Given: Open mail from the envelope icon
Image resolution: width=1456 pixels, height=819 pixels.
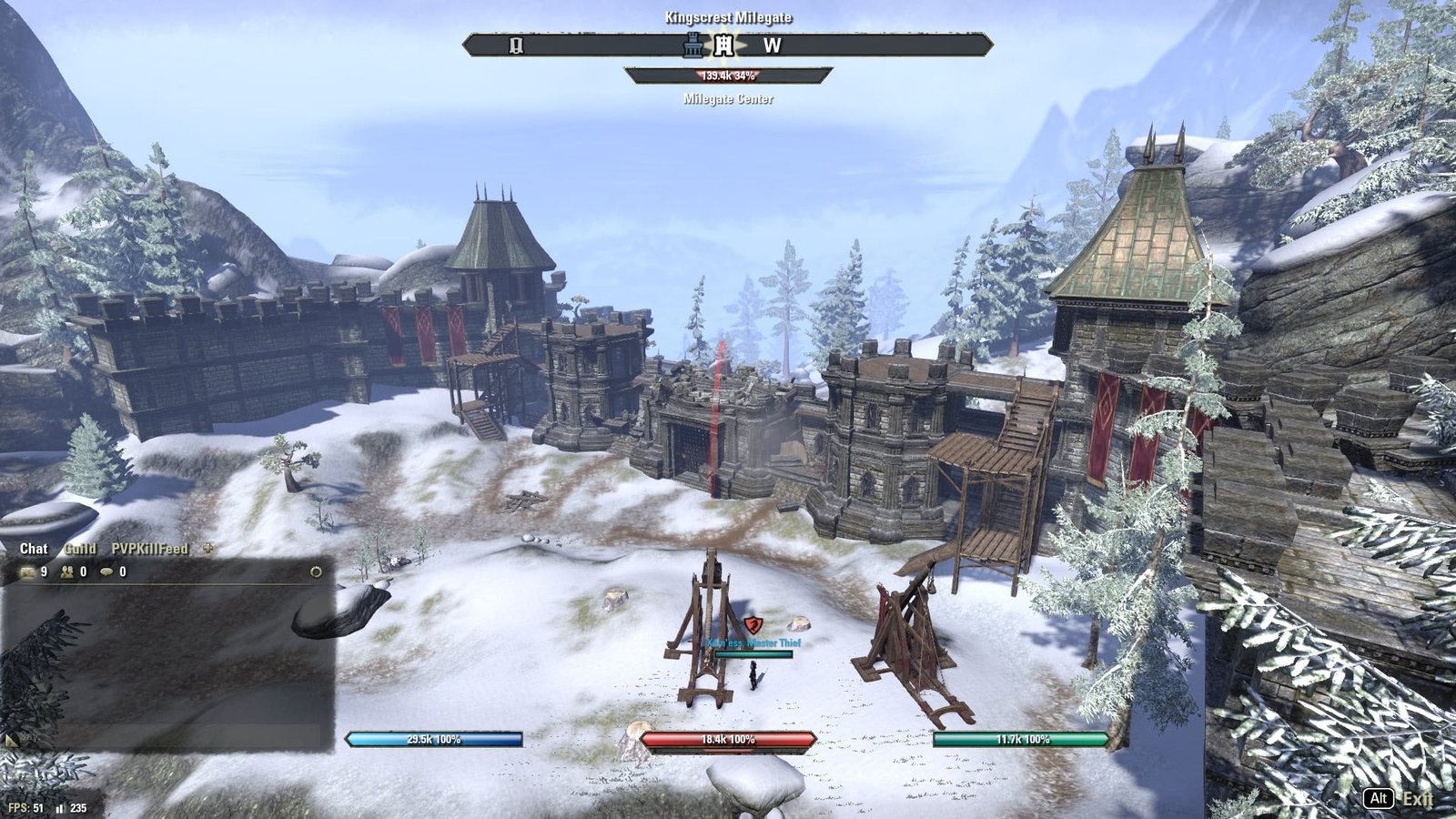Looking at the screenshot, I should [27, 572].
